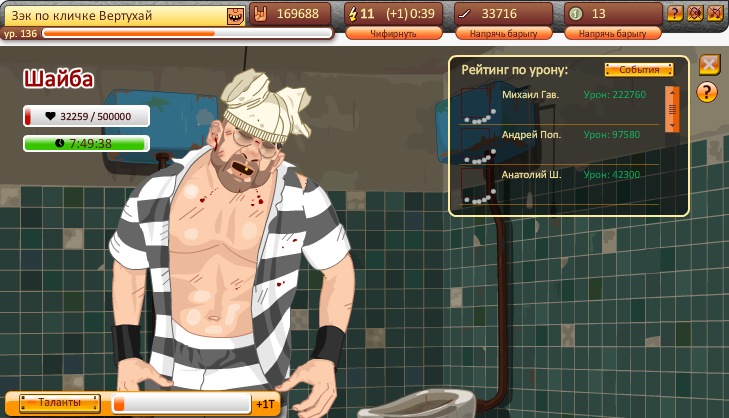The width and height of the screenshot is (729, 418).
Task: Select Михаил Гав. in the damage rating
Action: [x=531, y=95]
